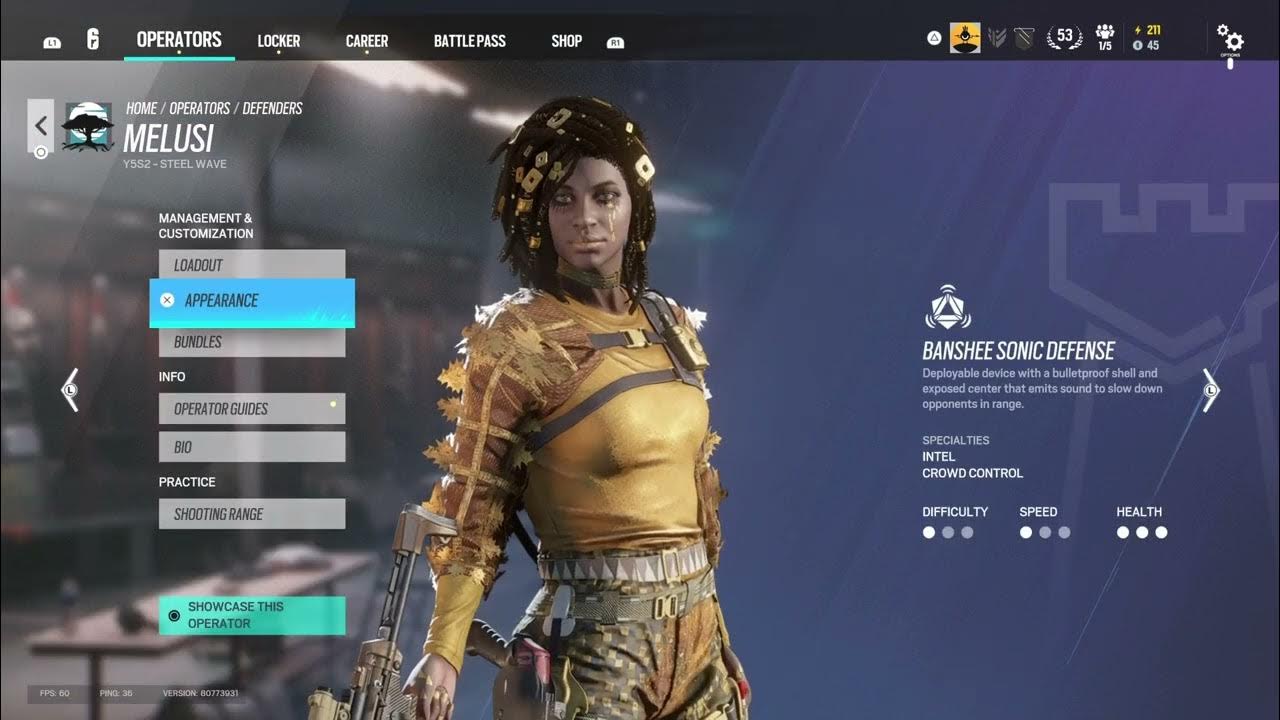This screenshot has height=720, width=1280.
Task: Click the Rainbow Six logo home icon
Action: pos(93,41)
